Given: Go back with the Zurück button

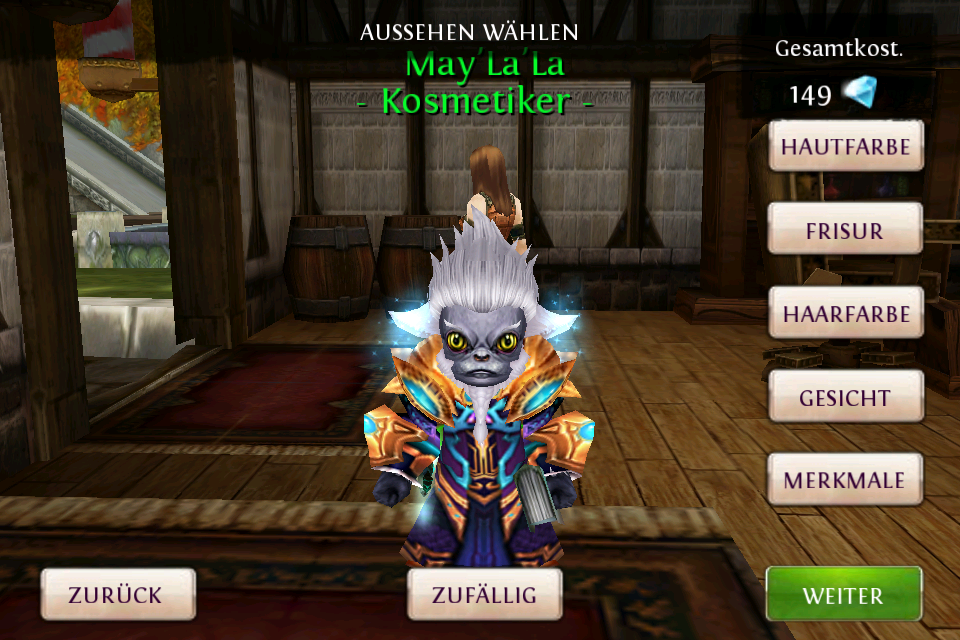Looking at the screenshot, I should pyautogui.click(x=116, y=595).
